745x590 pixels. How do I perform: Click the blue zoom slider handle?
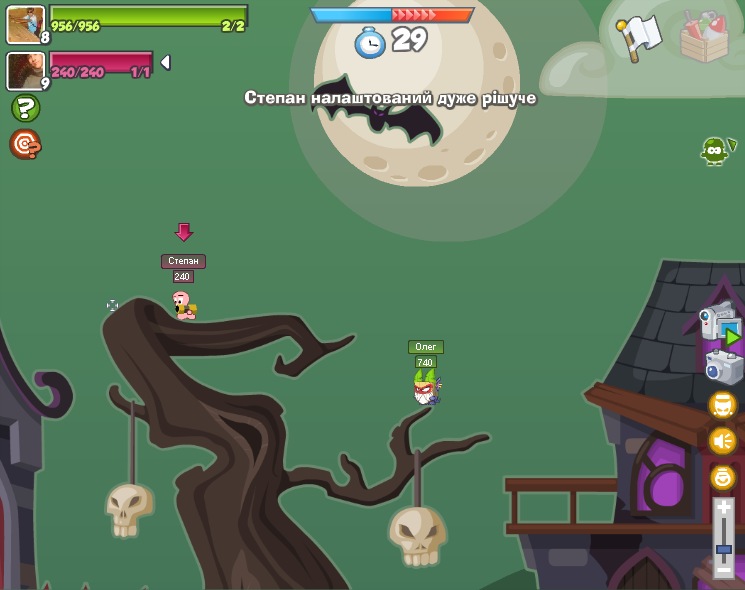tap(723, 549)
